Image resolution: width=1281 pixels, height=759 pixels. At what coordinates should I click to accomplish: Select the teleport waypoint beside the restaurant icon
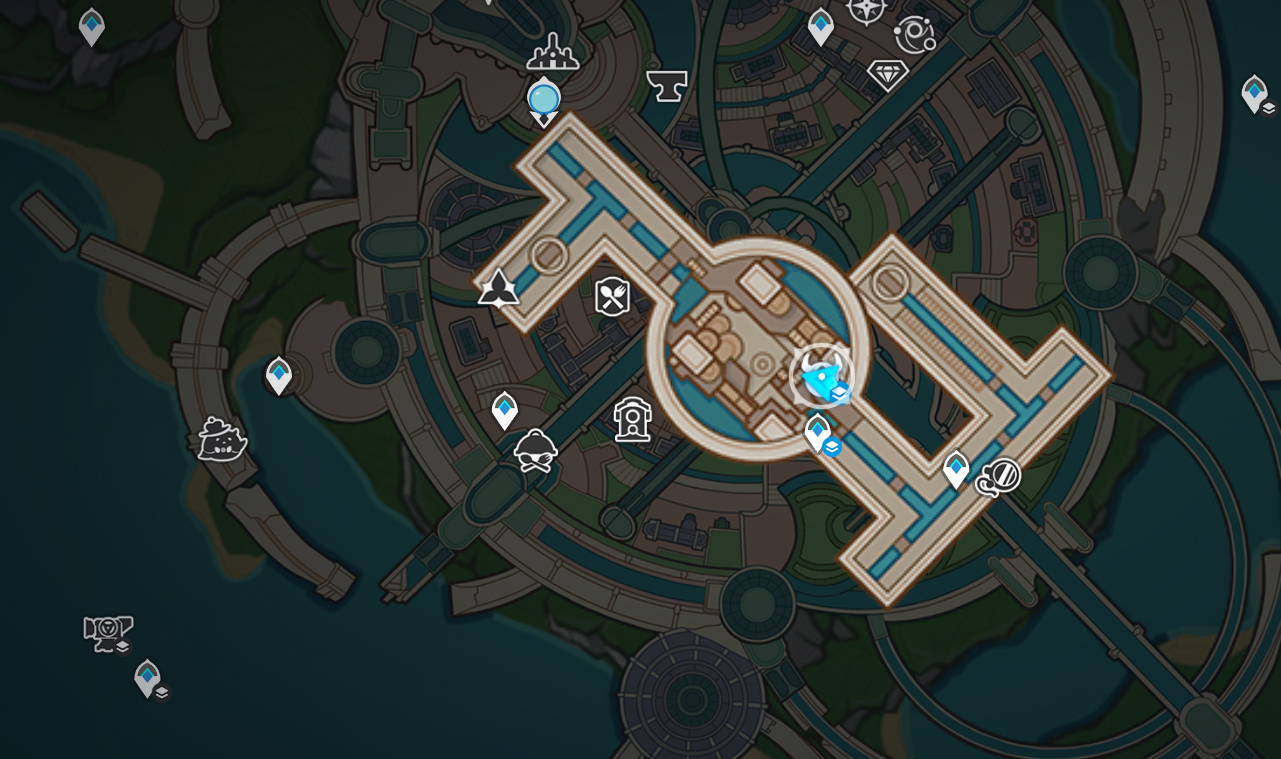pyautogui.click(x=503, y=409)
